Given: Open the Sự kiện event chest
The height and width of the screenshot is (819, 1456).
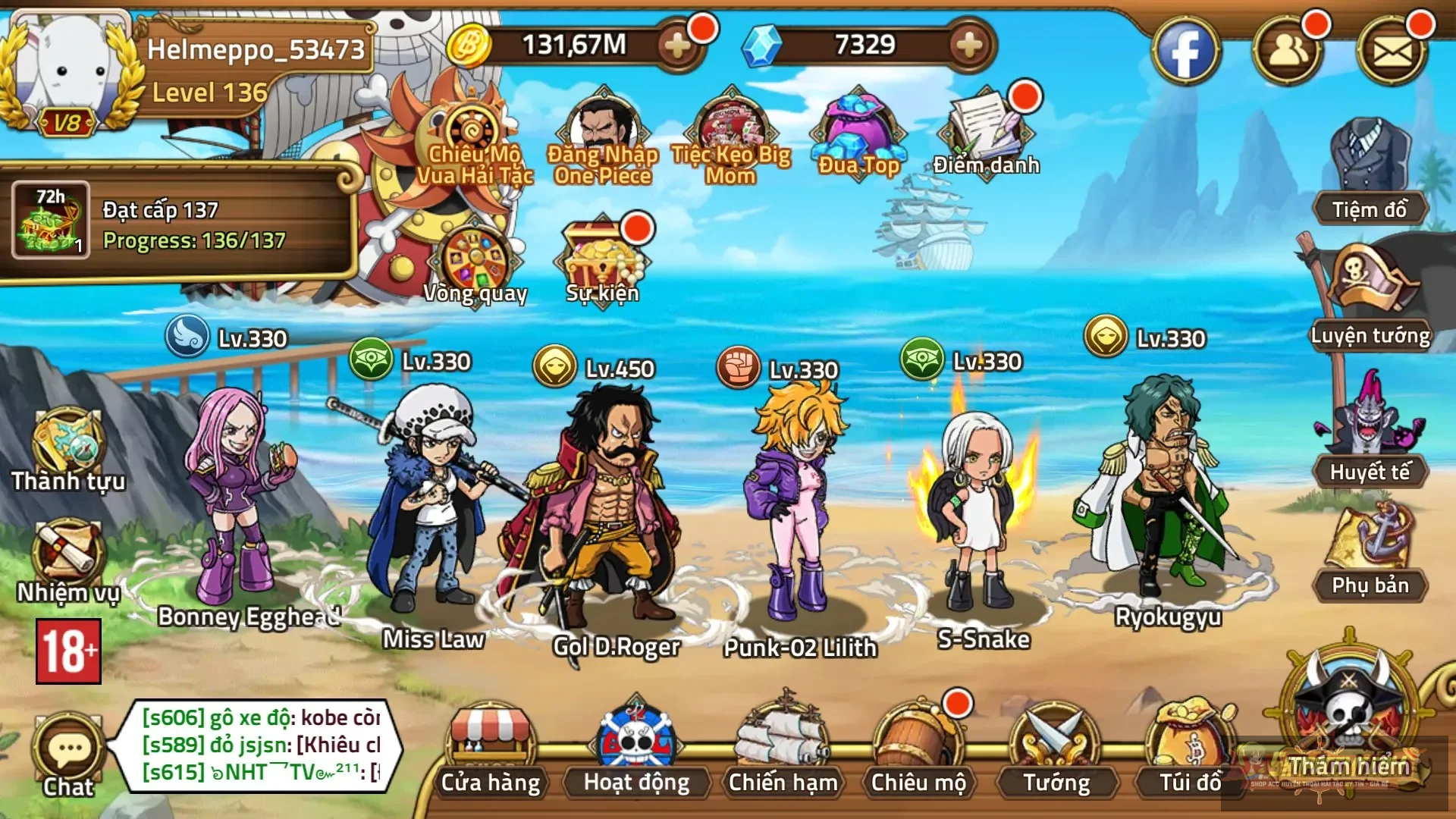Looking at the screenshot, I should coord(603,250).
